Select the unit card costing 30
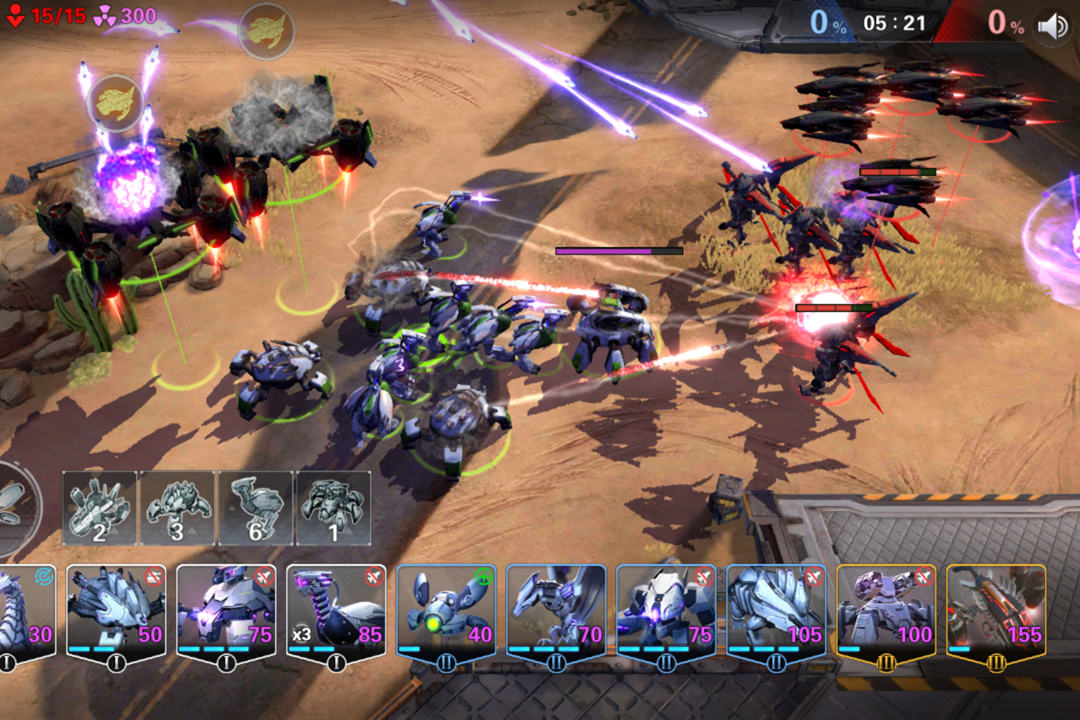 pos(28,612)
